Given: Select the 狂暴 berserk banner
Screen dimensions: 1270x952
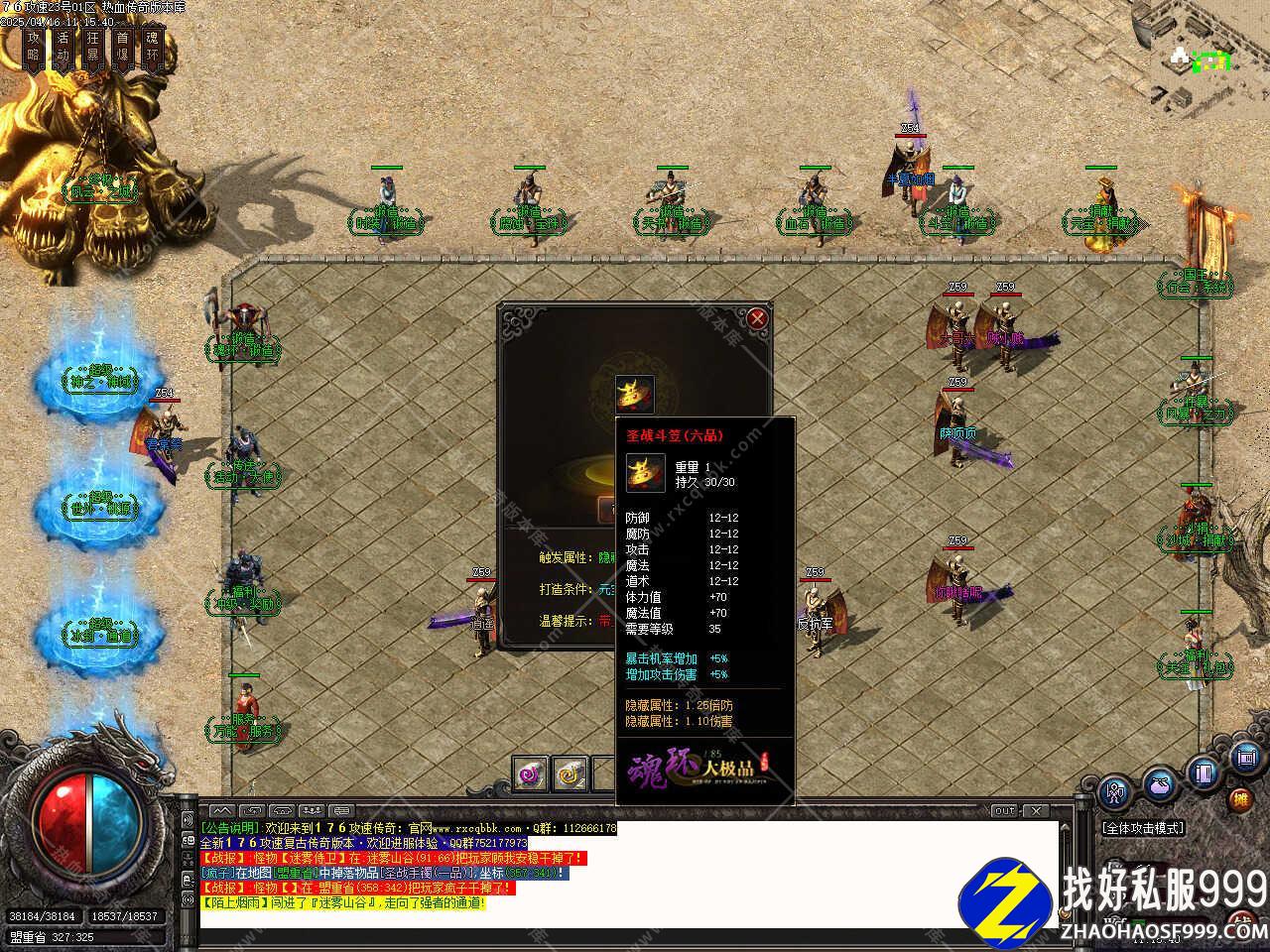Looking at the screenshot, I should pos(93,47).
